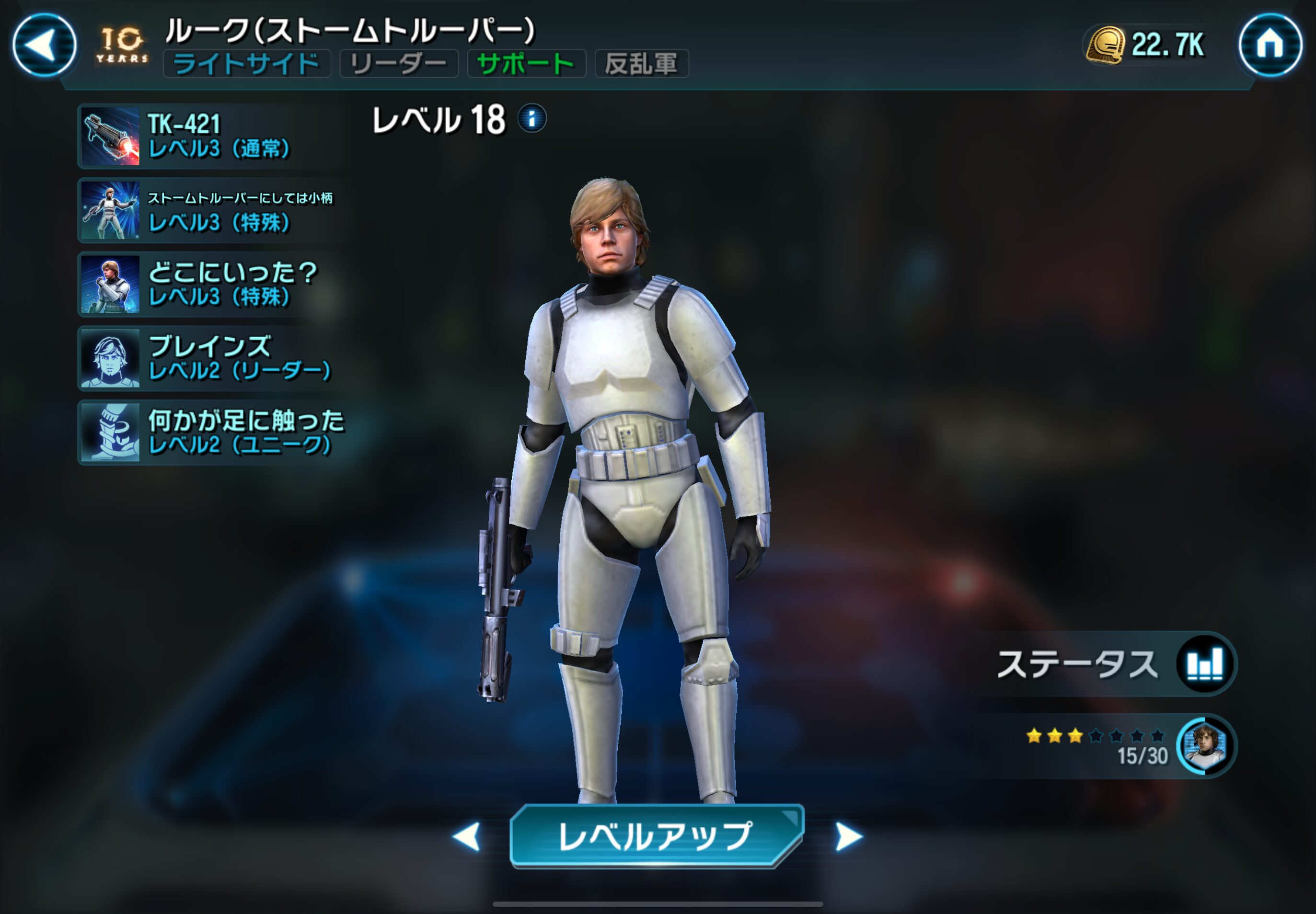This screenshot has height=914, width=1316.
Task: View the どこにいった？ special ability
Action: click(x=212, y=284)
